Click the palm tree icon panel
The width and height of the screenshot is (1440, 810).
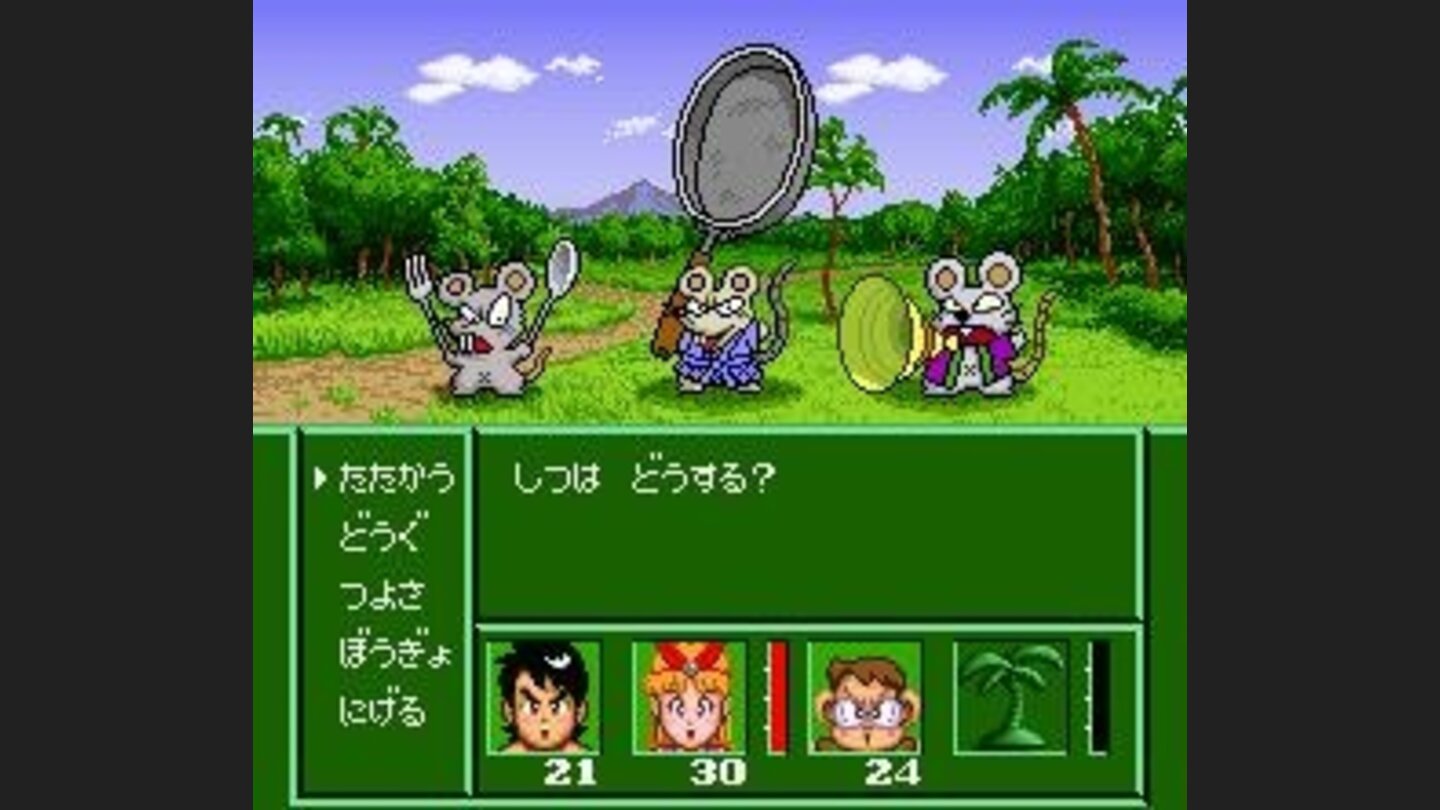1012,696
